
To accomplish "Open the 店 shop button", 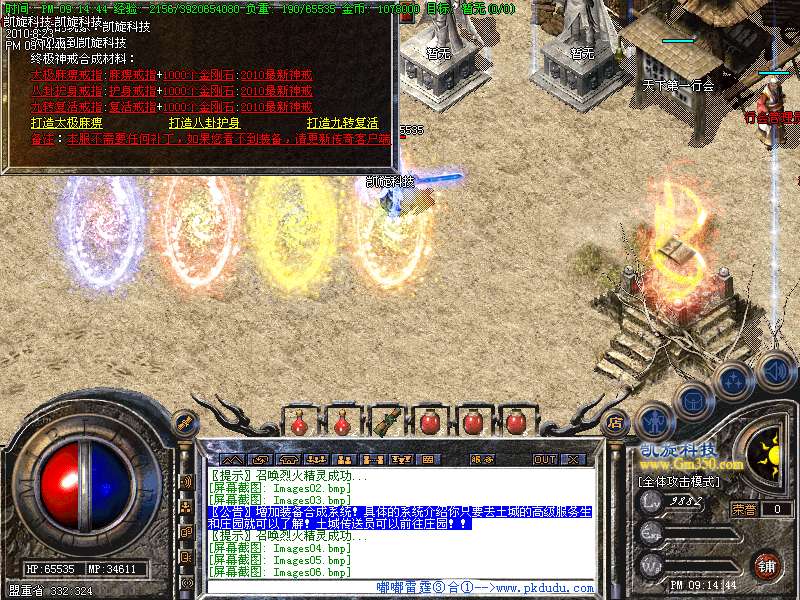I will 616,422.
